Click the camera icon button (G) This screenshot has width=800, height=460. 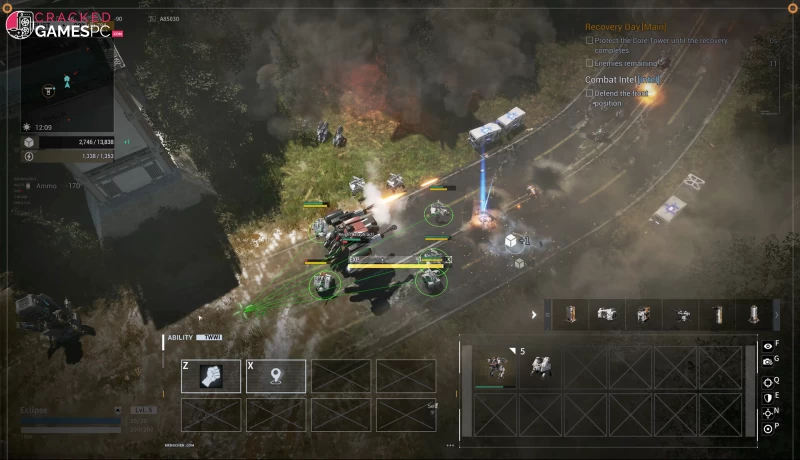767,361
